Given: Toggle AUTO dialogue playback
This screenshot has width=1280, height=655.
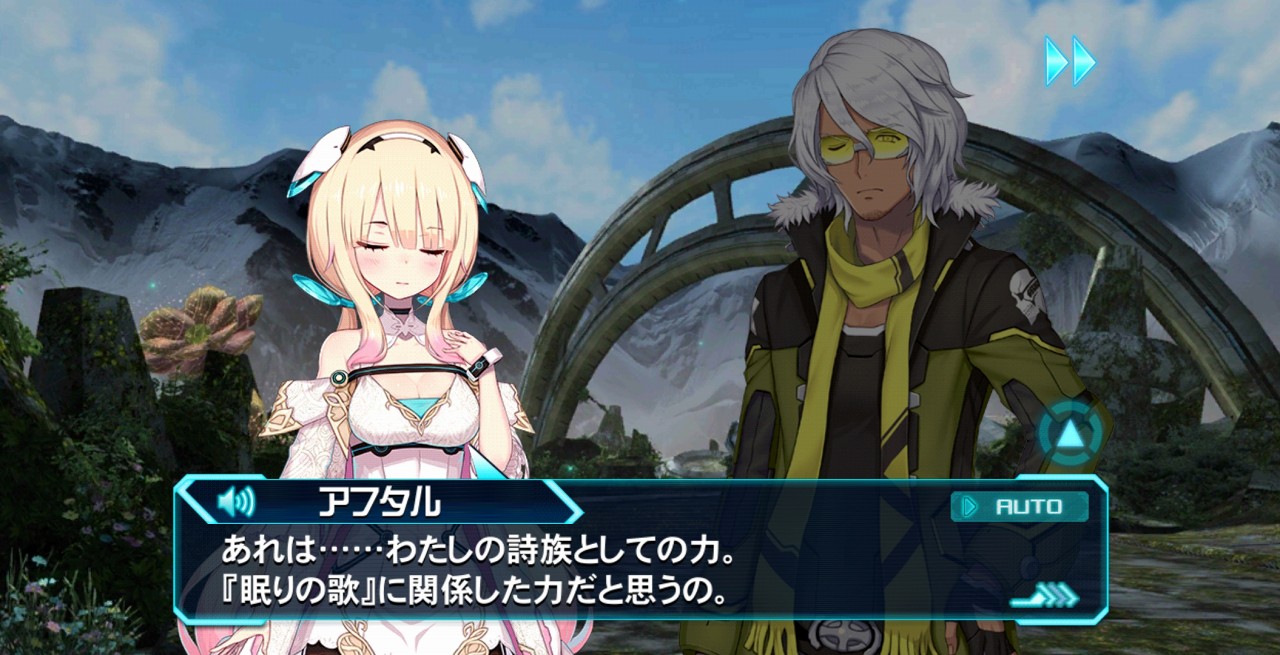Looking at the screenshot, I should click(1019, 507).
